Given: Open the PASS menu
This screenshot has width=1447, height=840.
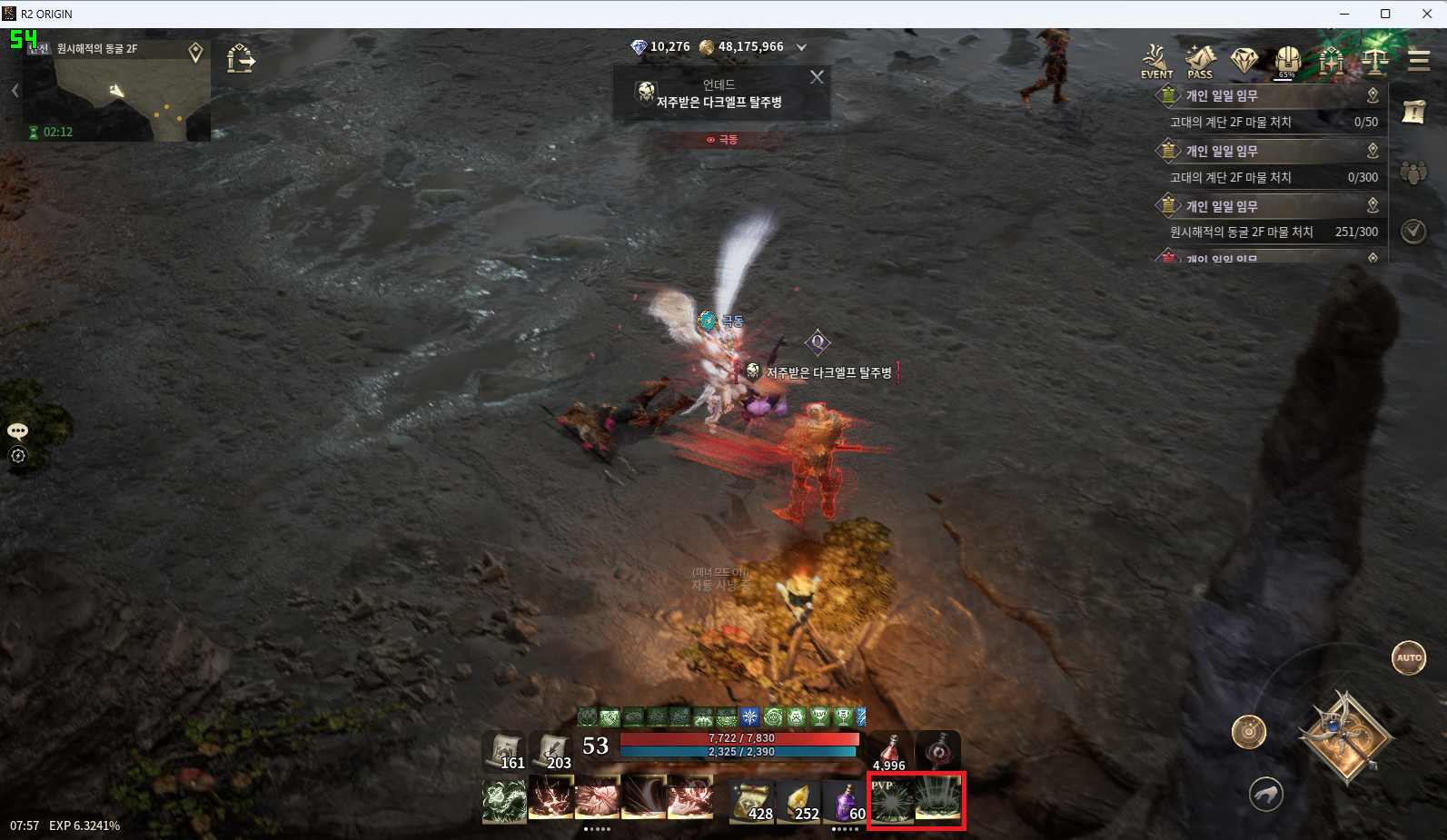Looking at the screenshot, I should click(1200, 62).
